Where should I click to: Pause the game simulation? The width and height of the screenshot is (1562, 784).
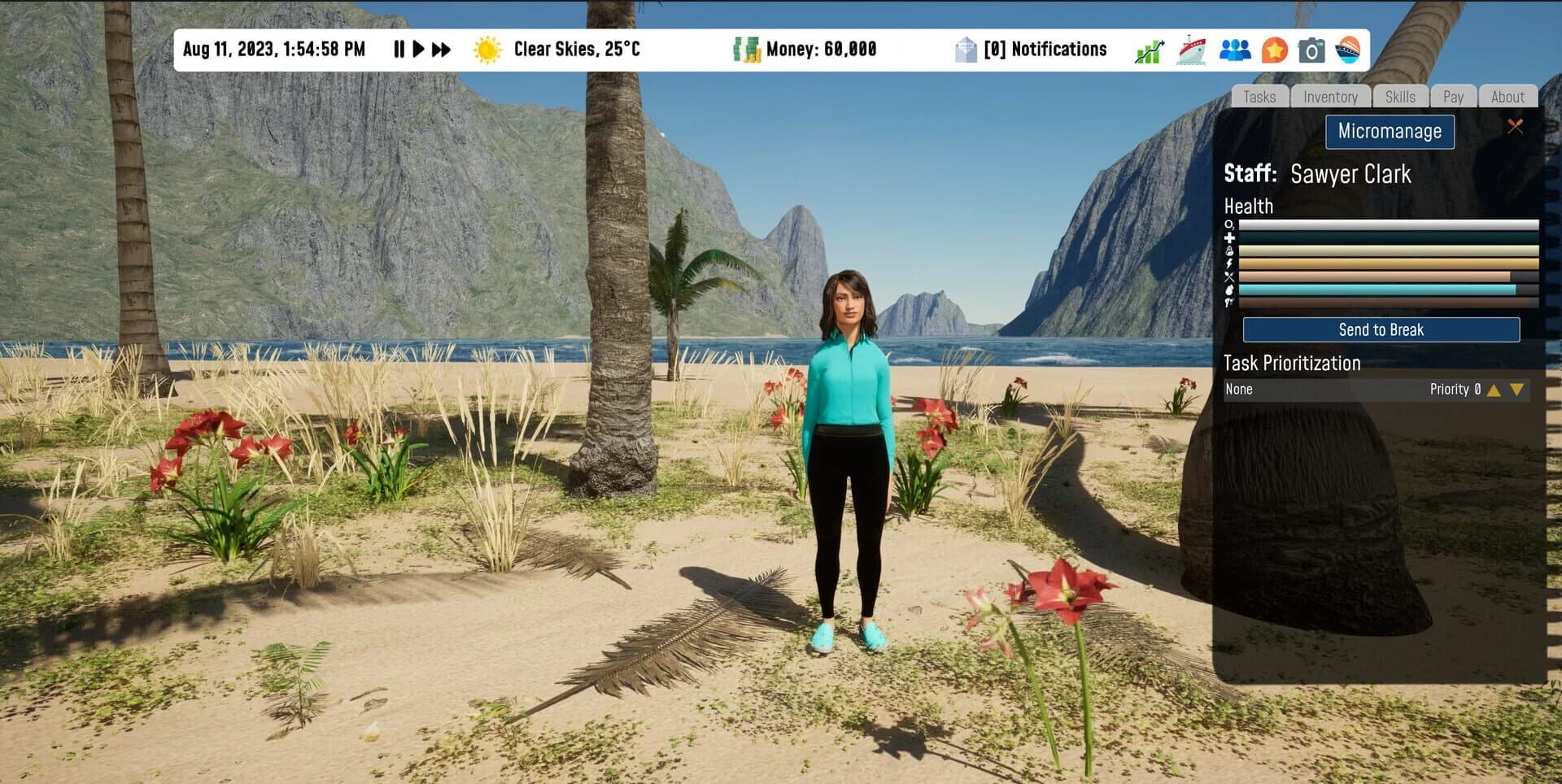pyautogui.click(x=398, y=50)
